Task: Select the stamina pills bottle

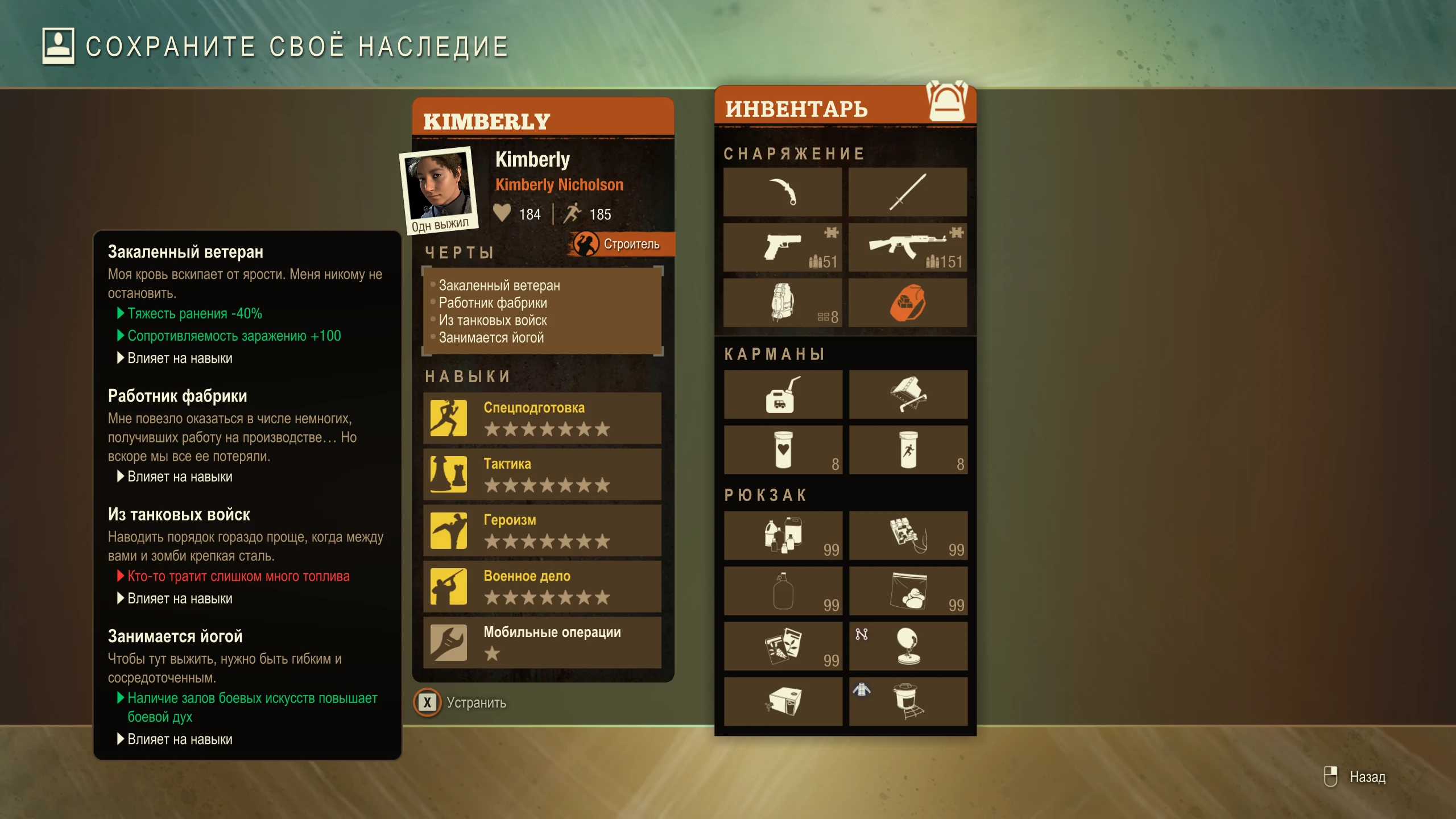Action: click(x=909, y=449)
